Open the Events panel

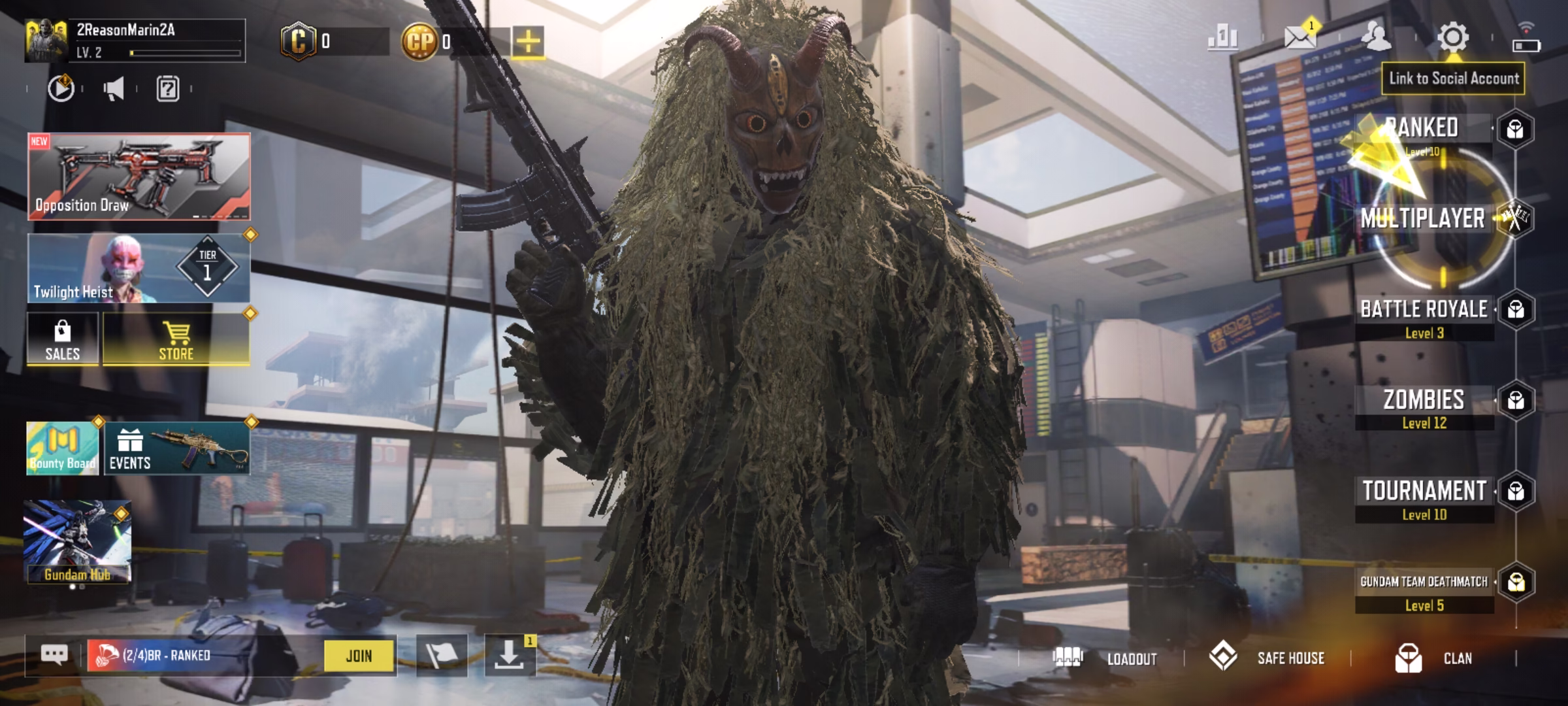click(176, 448)
